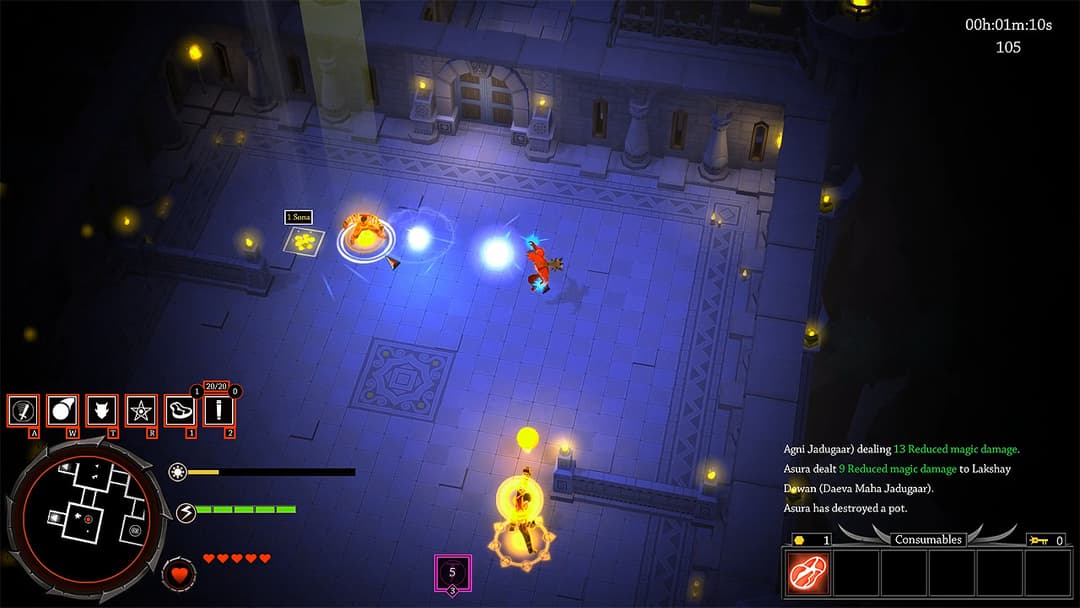Click the round heart emblem beside the minimap
Image resolution: width=1080 pixels, height=608 pixels.
tap(179, 575)
